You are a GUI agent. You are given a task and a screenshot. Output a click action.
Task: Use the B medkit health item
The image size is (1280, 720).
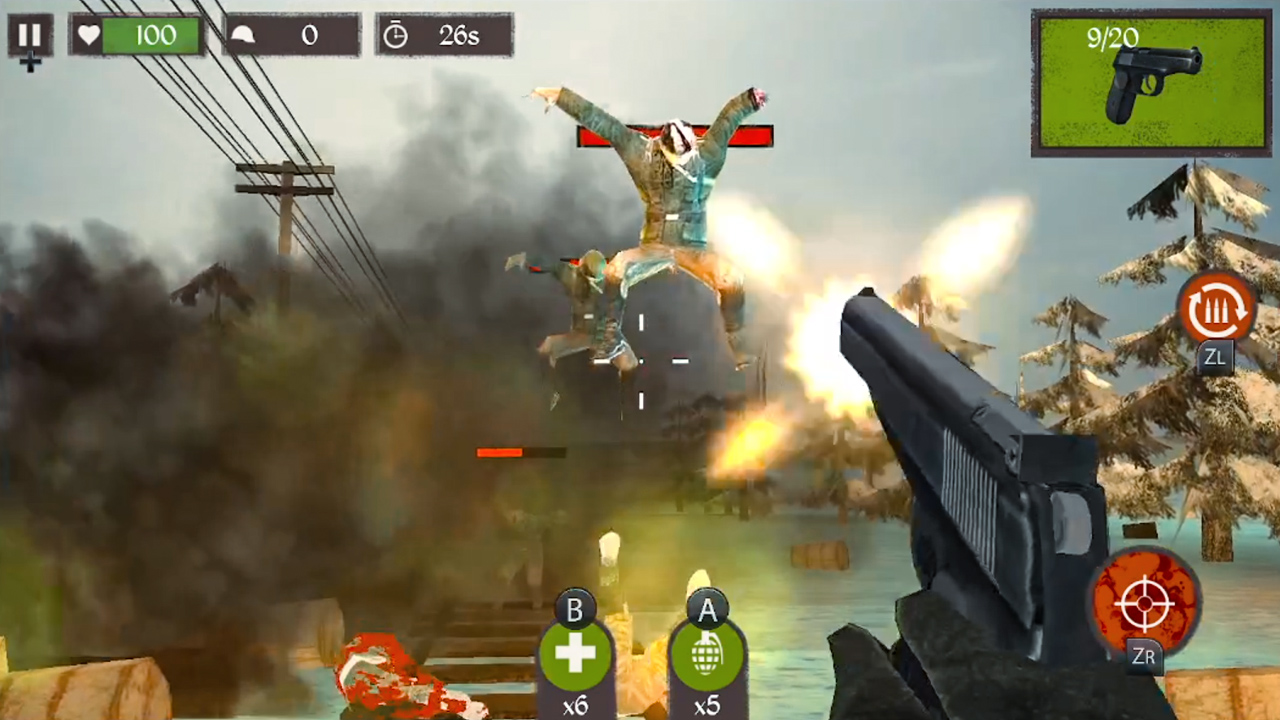click(x=575, y=655)
